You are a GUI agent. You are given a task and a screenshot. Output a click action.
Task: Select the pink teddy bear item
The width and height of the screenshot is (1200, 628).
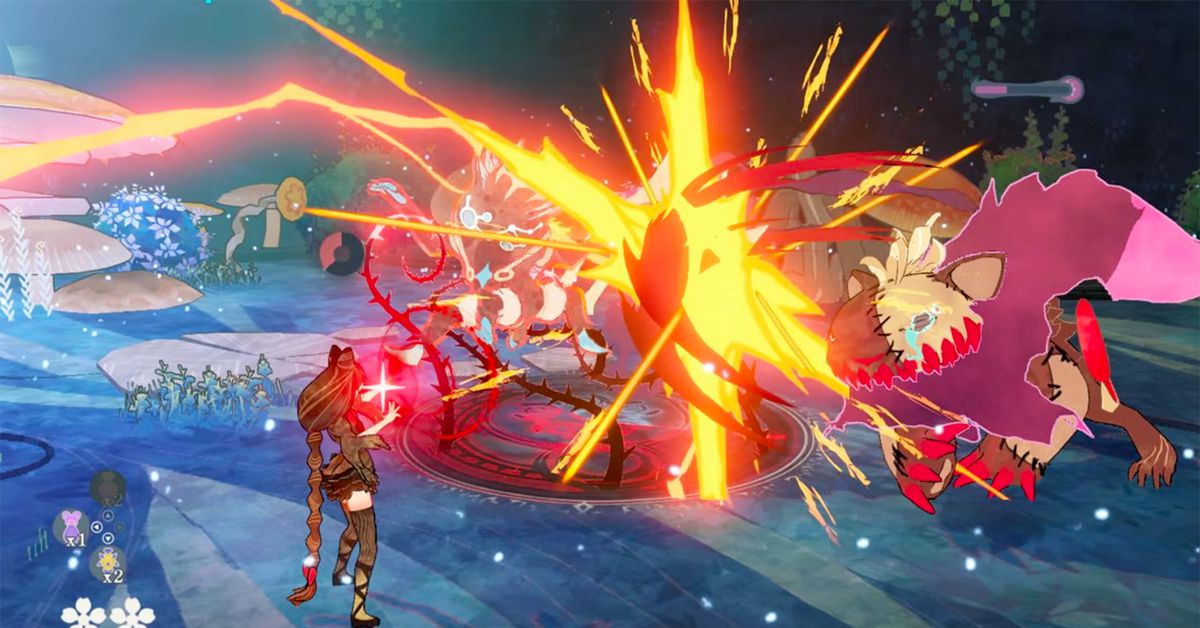(x=71, y=526)
